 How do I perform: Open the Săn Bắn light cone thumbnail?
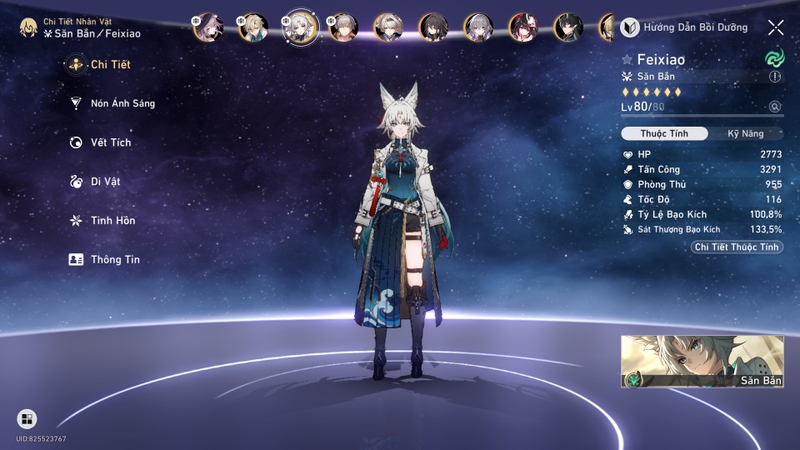(x=702, y=362)
